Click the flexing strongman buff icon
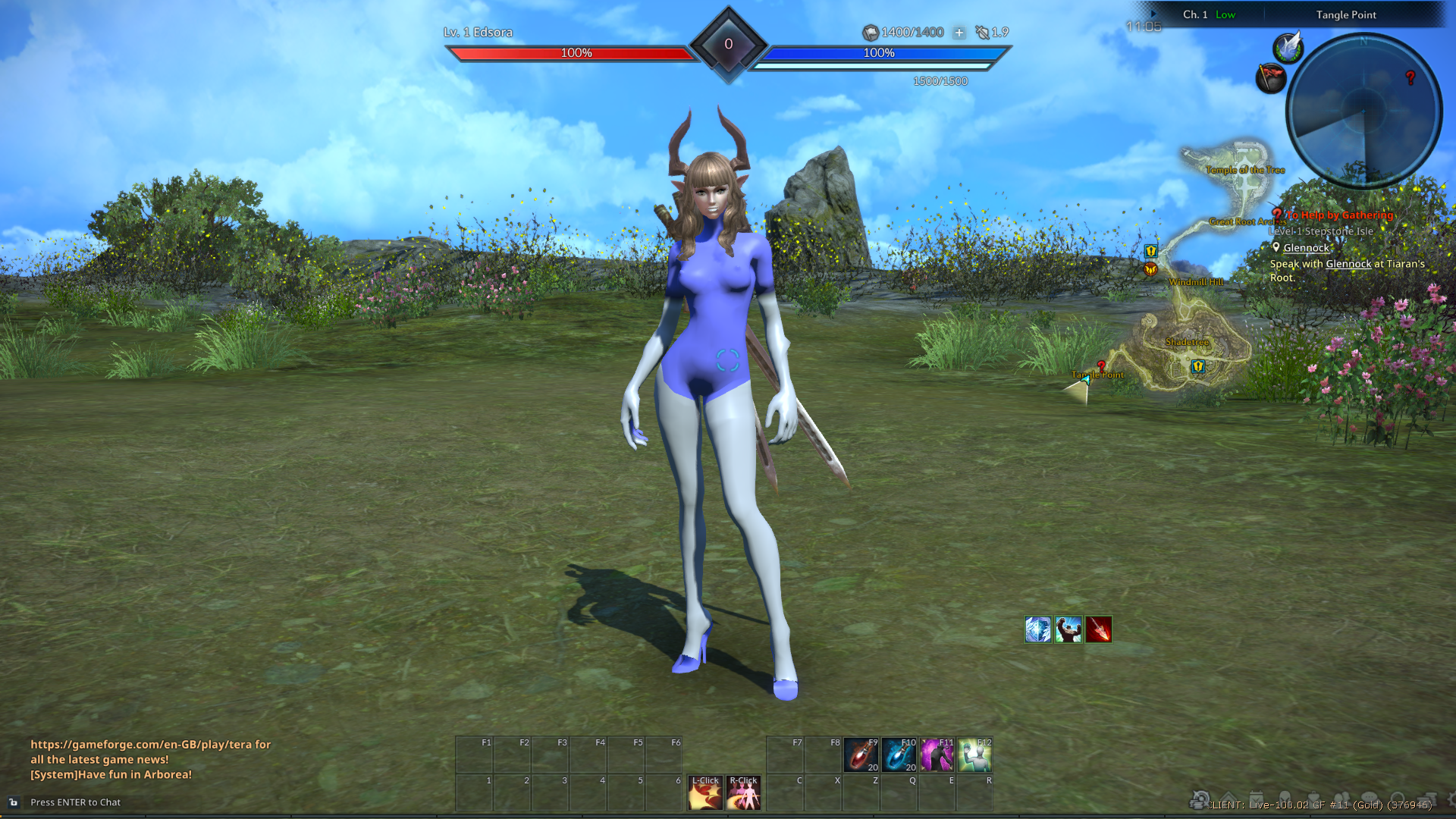 click(x=1068, y=629)
